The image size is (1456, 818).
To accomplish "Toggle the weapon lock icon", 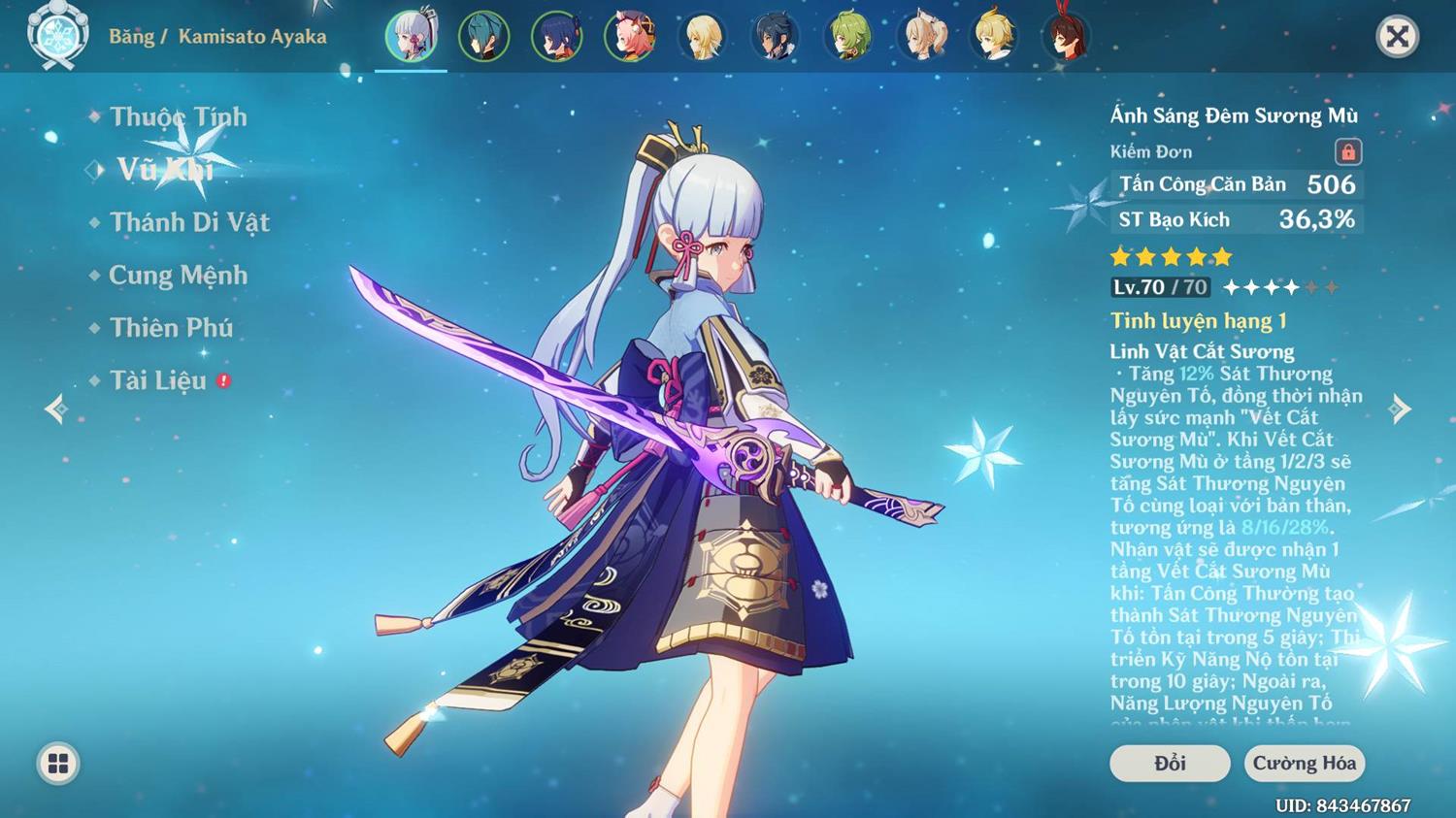I will 1347,151.
